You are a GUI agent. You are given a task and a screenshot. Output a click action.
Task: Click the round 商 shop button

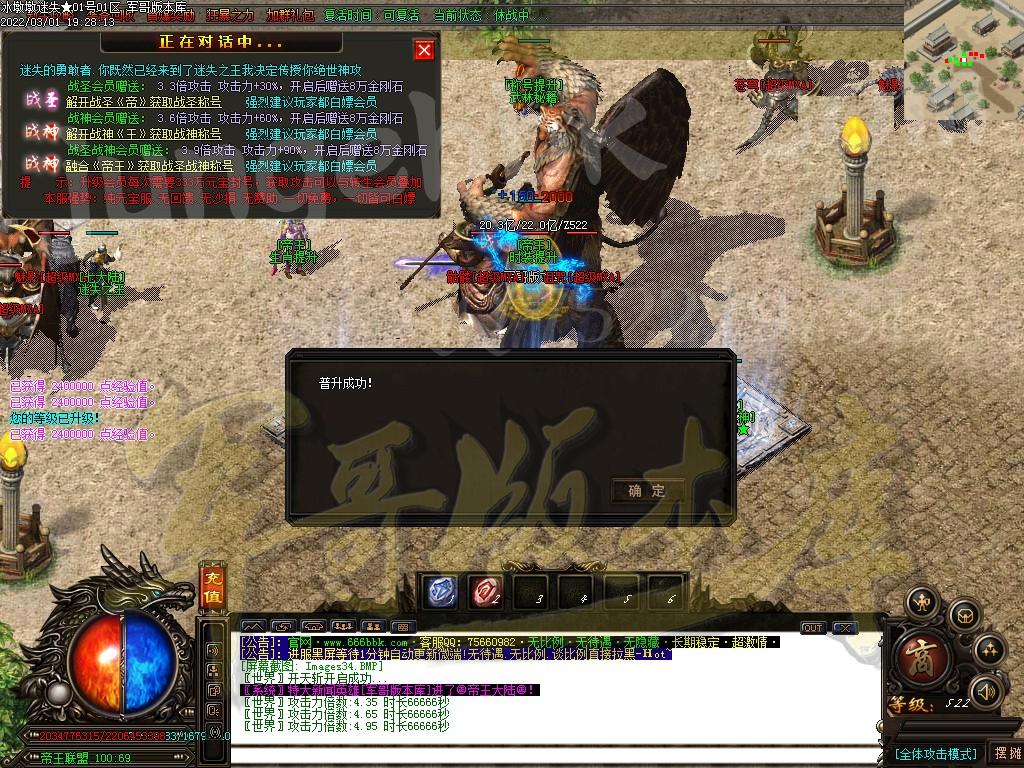[920, 659]
